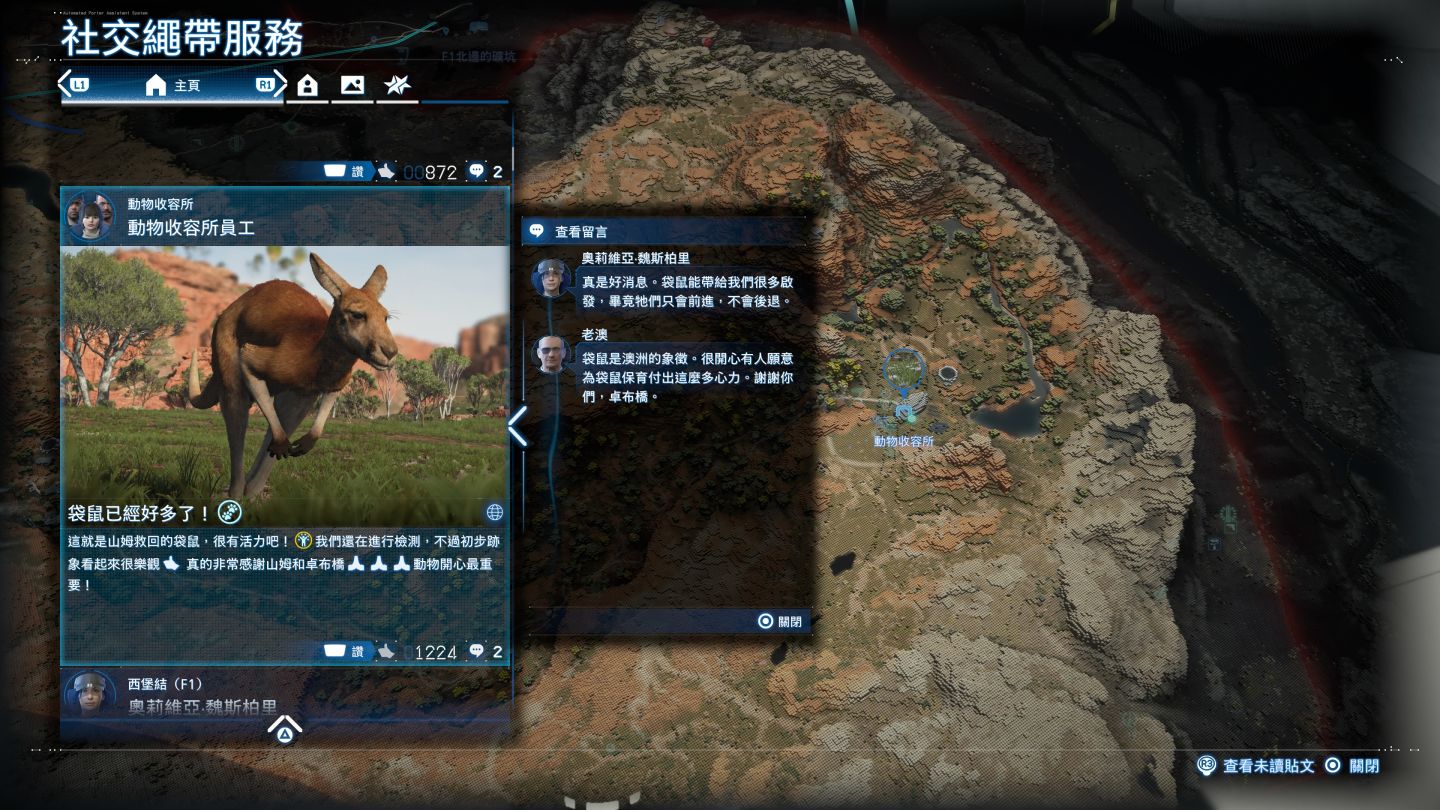1440x810 pixels.
Task: Close the 查看留言 comments panel
Action: pyautogui.click(x=779, y=621)
